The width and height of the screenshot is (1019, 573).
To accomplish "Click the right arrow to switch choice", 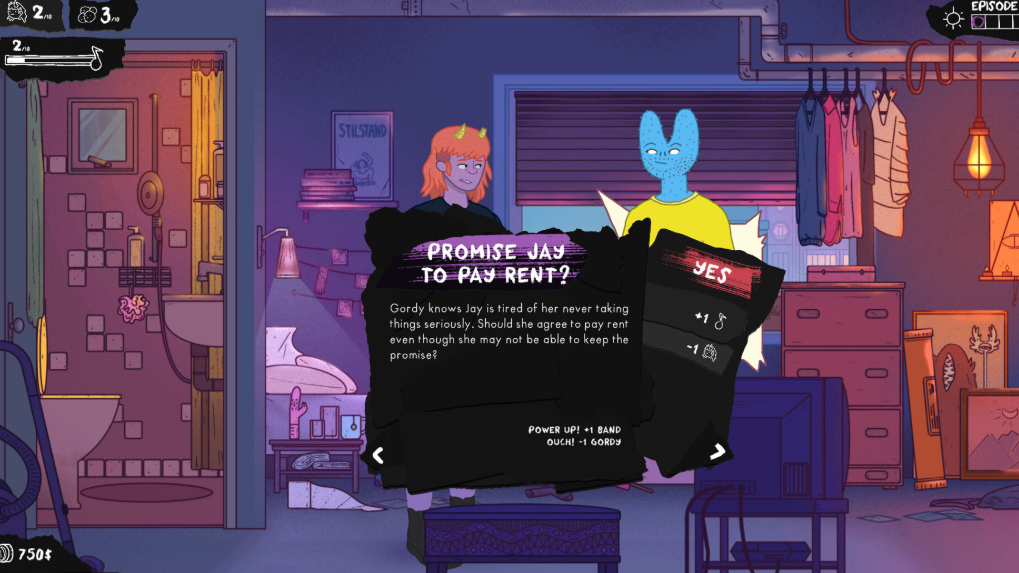I will (x=717, y=452).
